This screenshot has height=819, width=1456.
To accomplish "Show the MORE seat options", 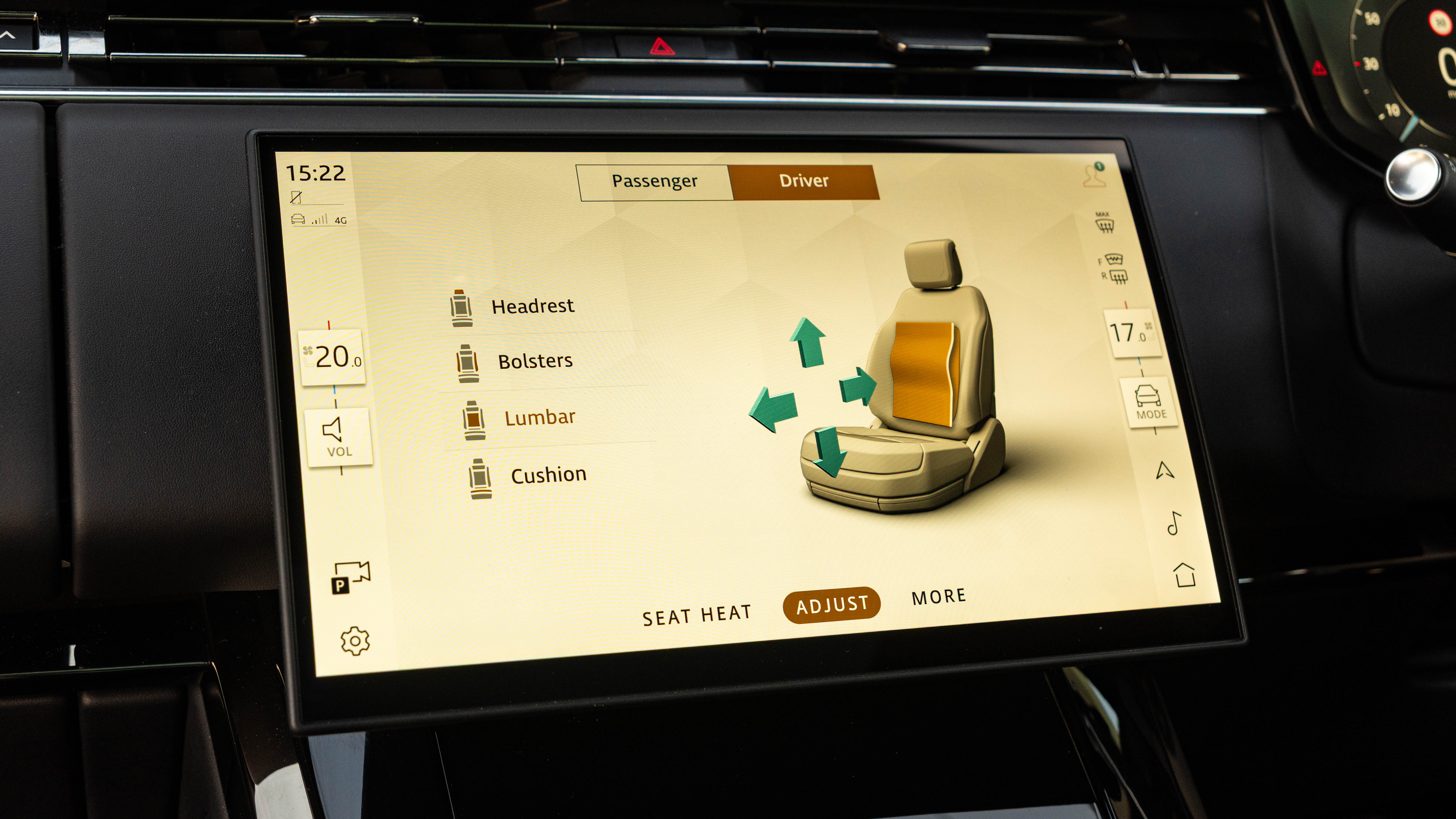I will coord(938,597).
